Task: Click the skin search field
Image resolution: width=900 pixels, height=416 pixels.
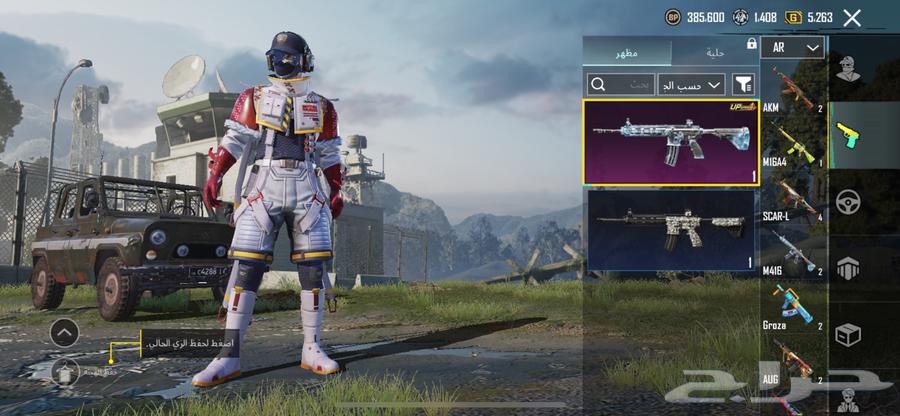Action: click(620, 84)
